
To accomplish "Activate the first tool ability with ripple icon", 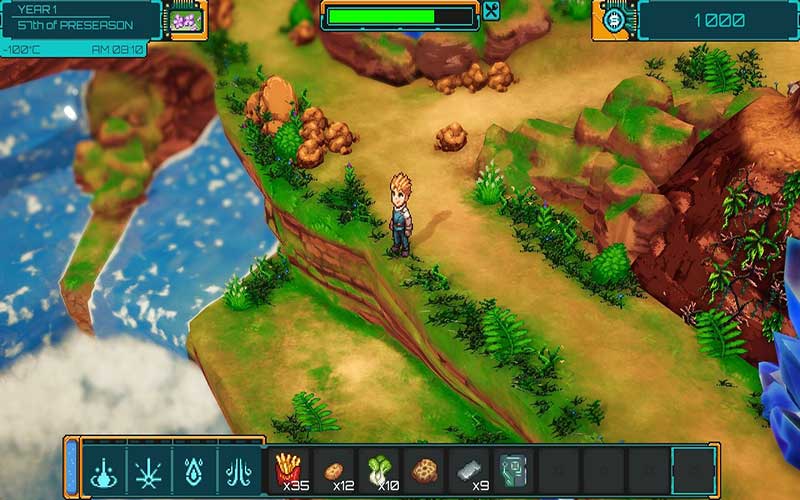I will 104,469.
